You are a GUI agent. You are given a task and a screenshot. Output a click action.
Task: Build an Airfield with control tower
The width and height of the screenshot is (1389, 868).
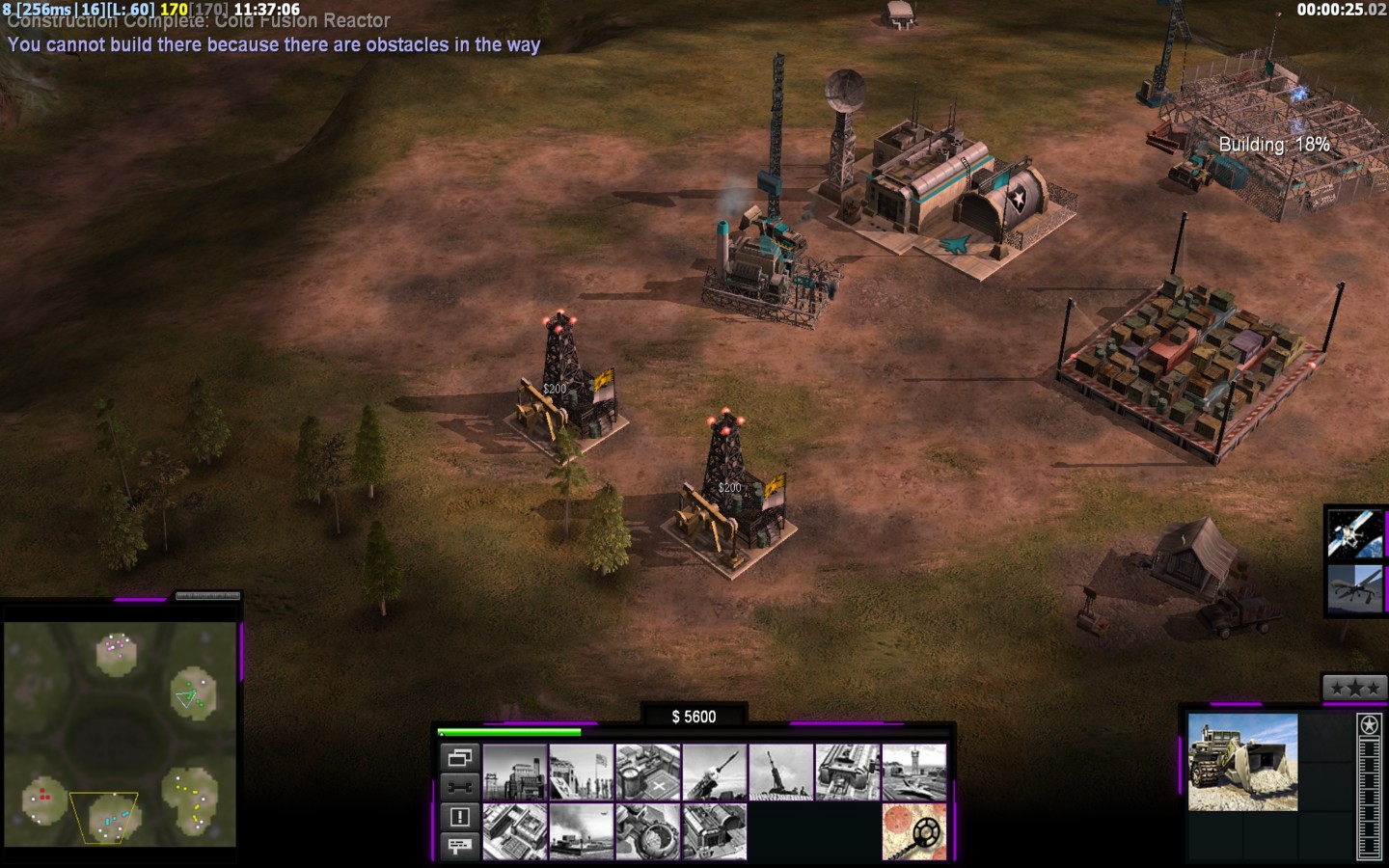click(x=914, y=773)
